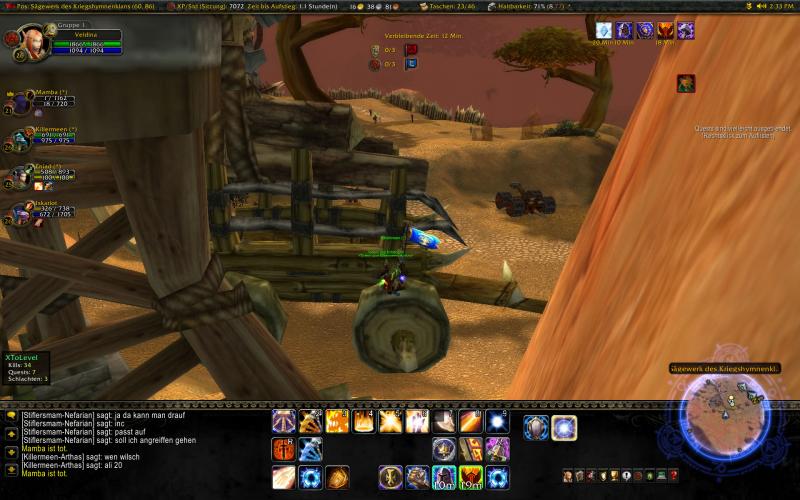This screenshot has width=800, height=500.
Task: Activate the glowing white orb ability beside the shield
Action: 564,428
